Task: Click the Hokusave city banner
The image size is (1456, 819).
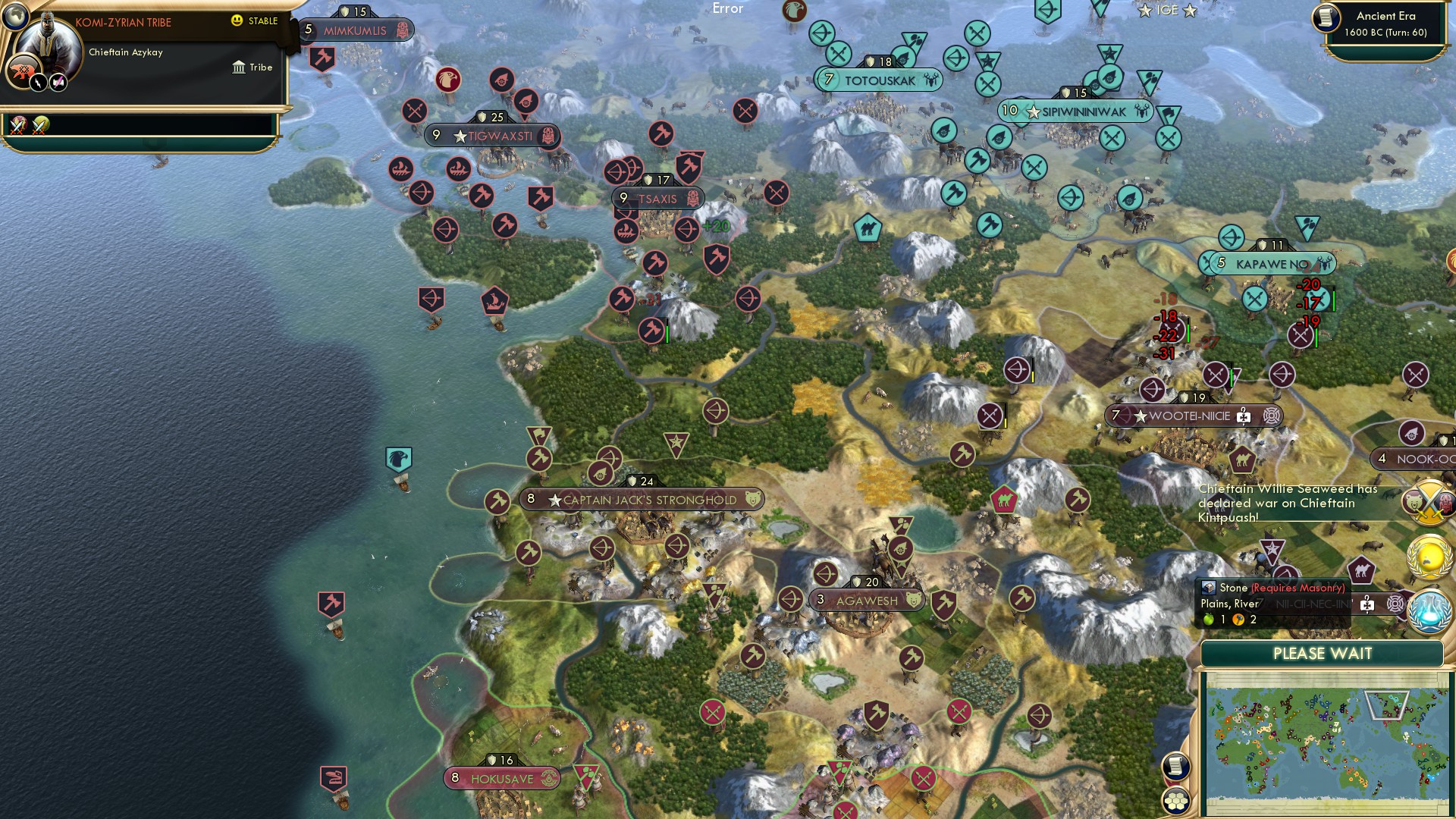Action: [x=503, y=777]
